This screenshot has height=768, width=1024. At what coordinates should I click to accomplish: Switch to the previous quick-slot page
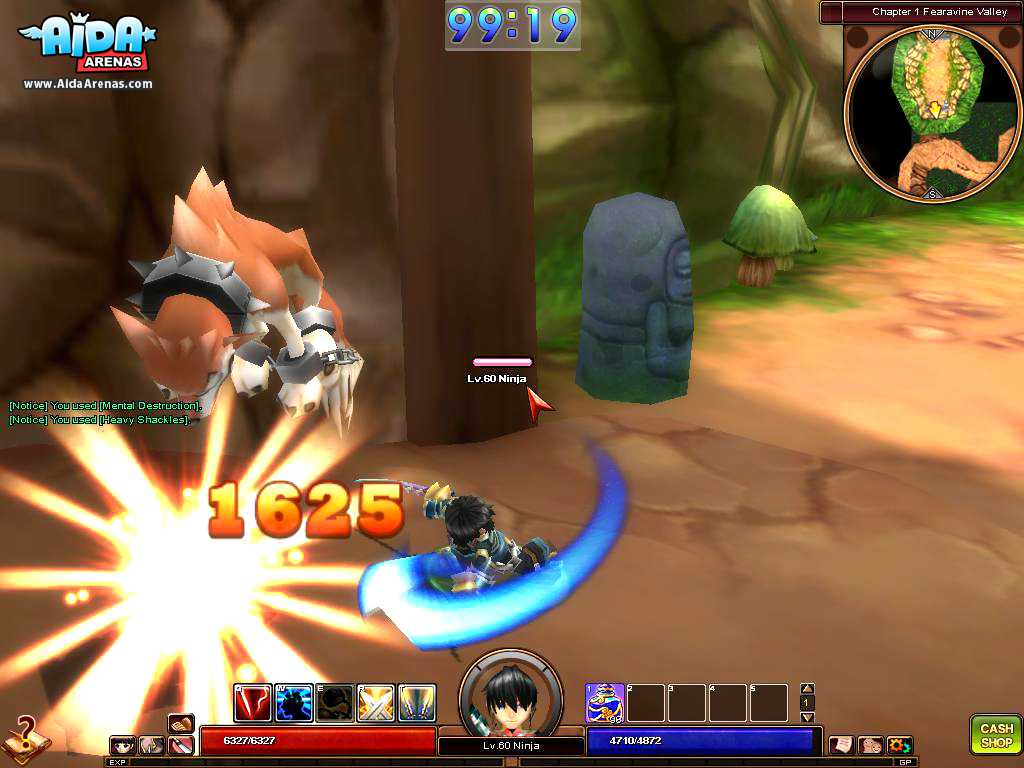tap(807, 689)
